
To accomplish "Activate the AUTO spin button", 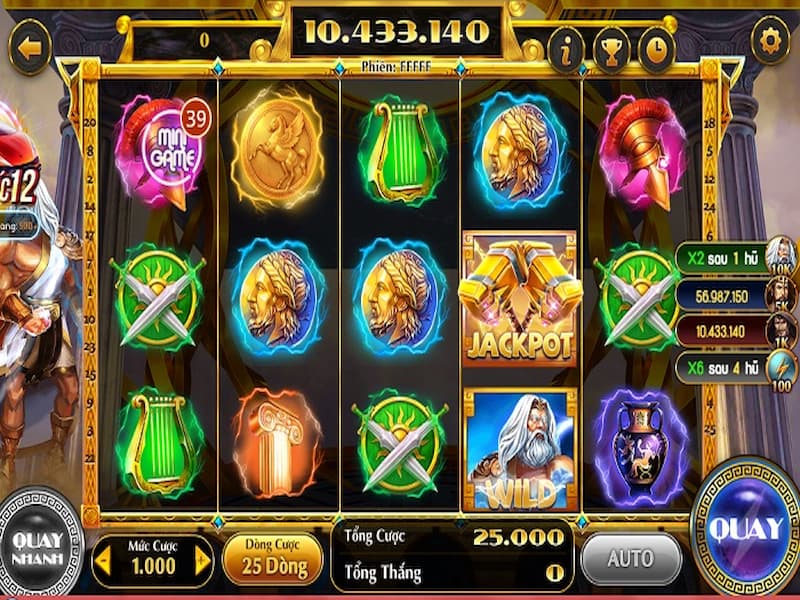I will (x=630, y=558).
